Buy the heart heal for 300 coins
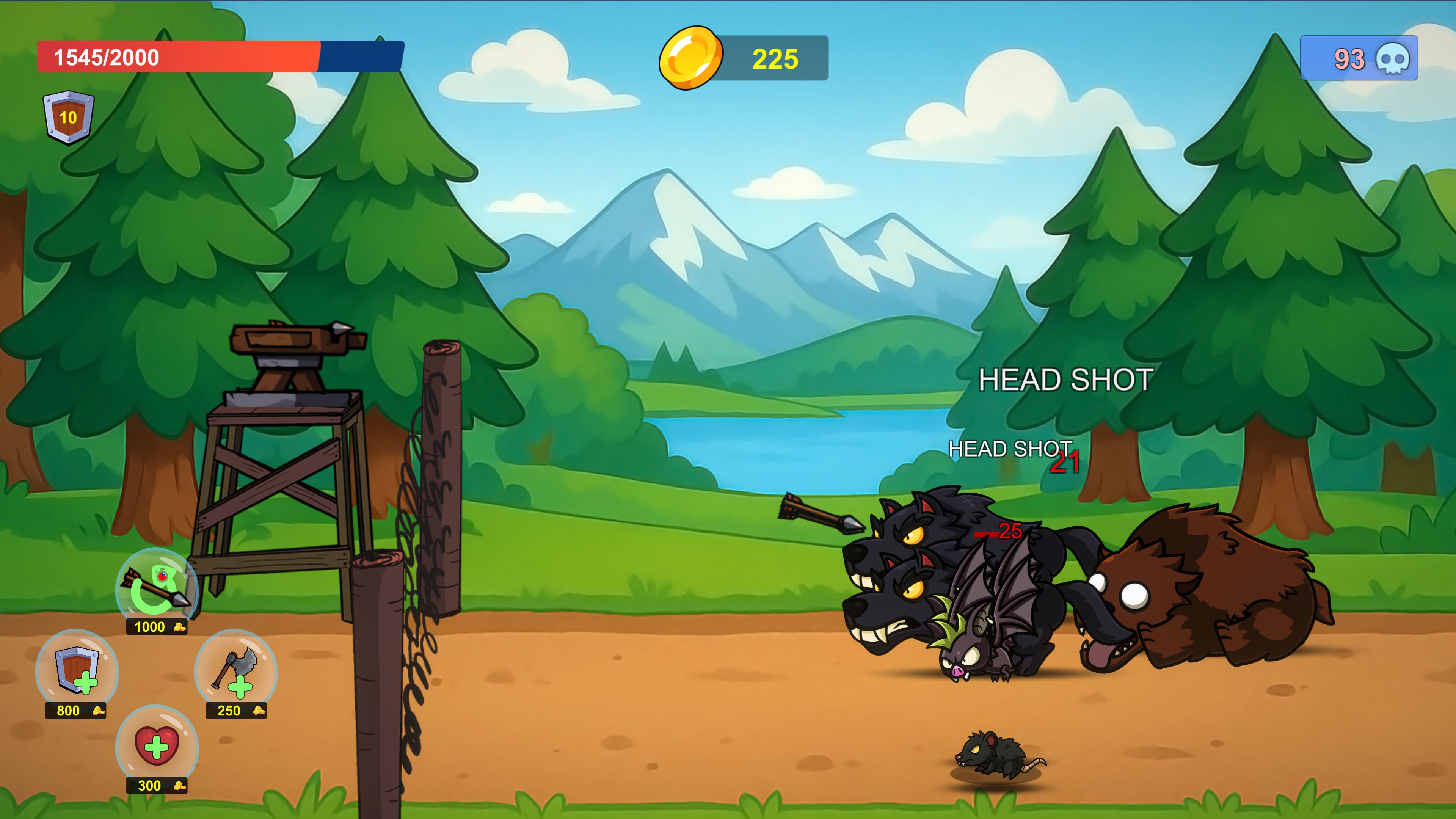 pos(157,746)
